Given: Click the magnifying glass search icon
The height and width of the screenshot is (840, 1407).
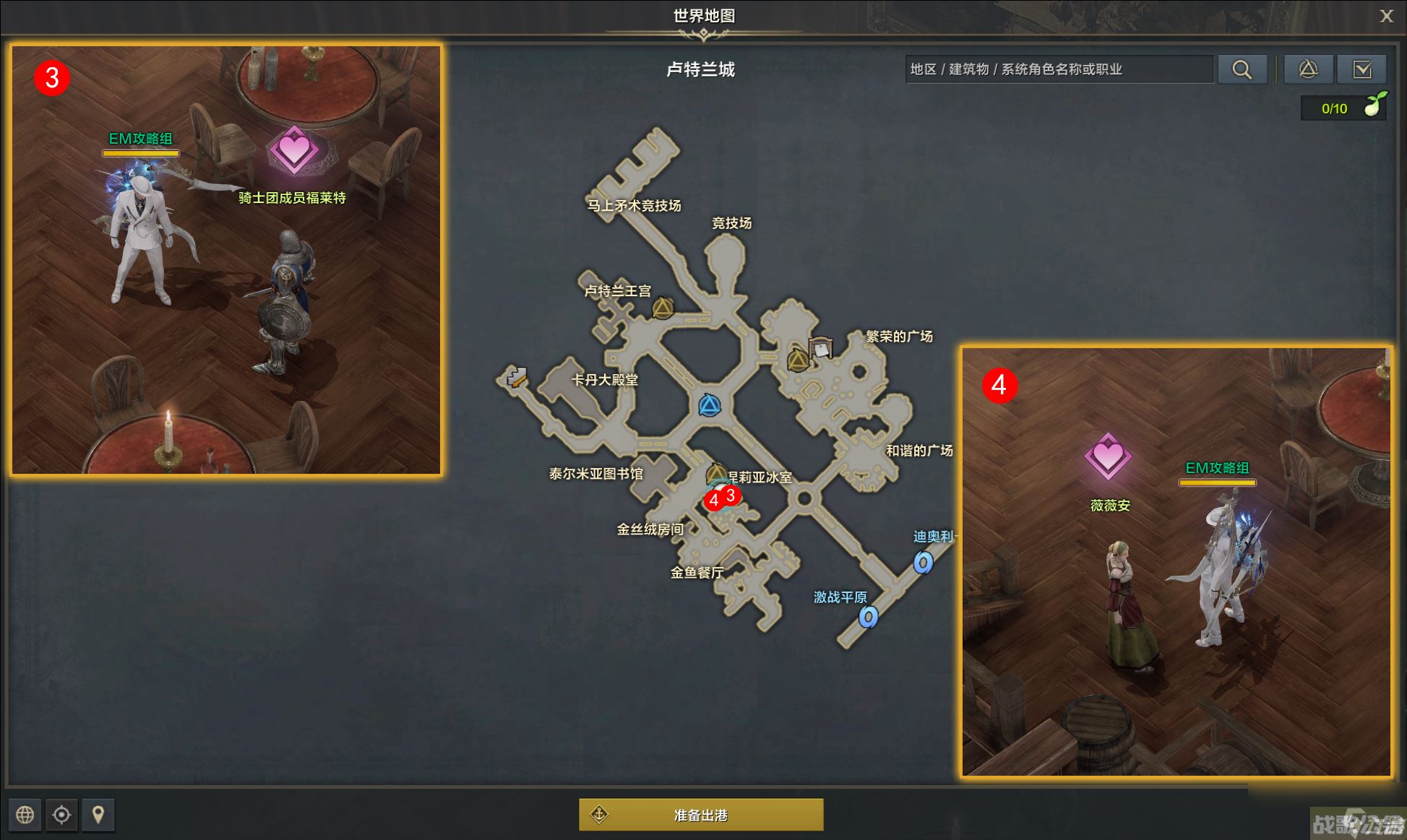Looking at the screenshot, I should [x=1243, y=69].
